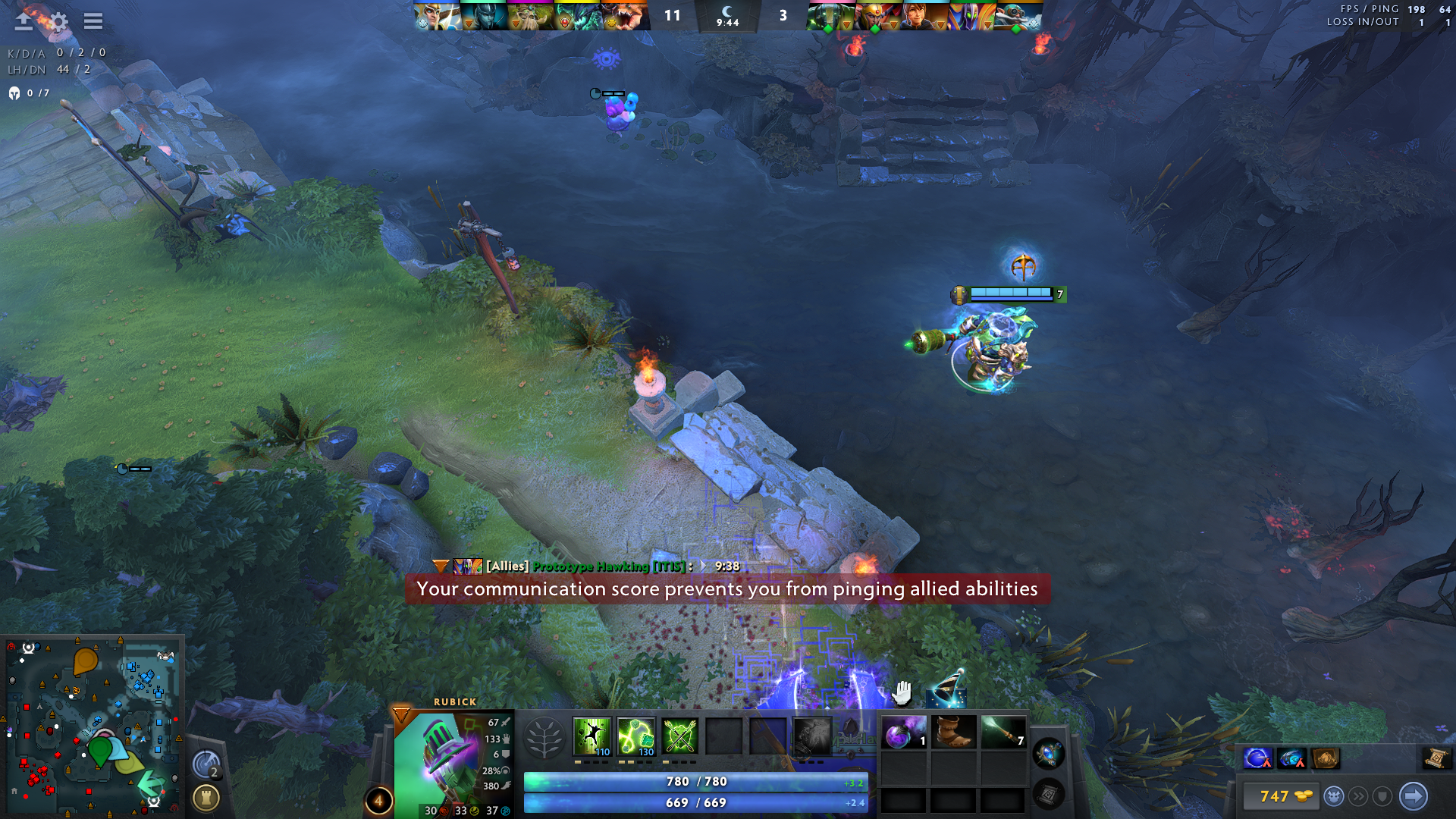
Task: Select the Phantom Assassin portrait in top bar
Action: point(484,17)
